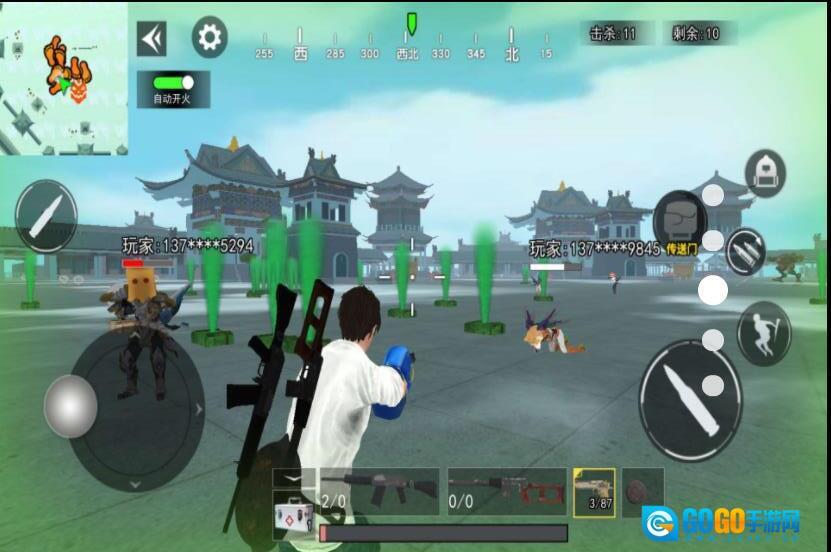Tap the jumping figure button

763,333
